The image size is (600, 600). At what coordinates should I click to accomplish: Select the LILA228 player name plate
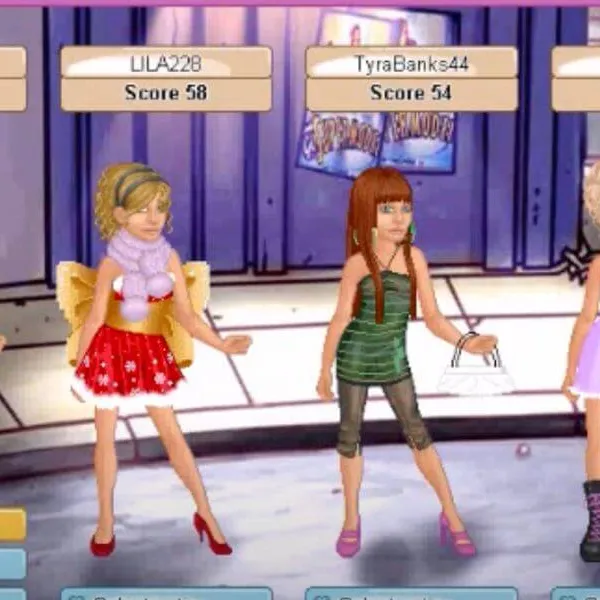(x=166, y=62)
